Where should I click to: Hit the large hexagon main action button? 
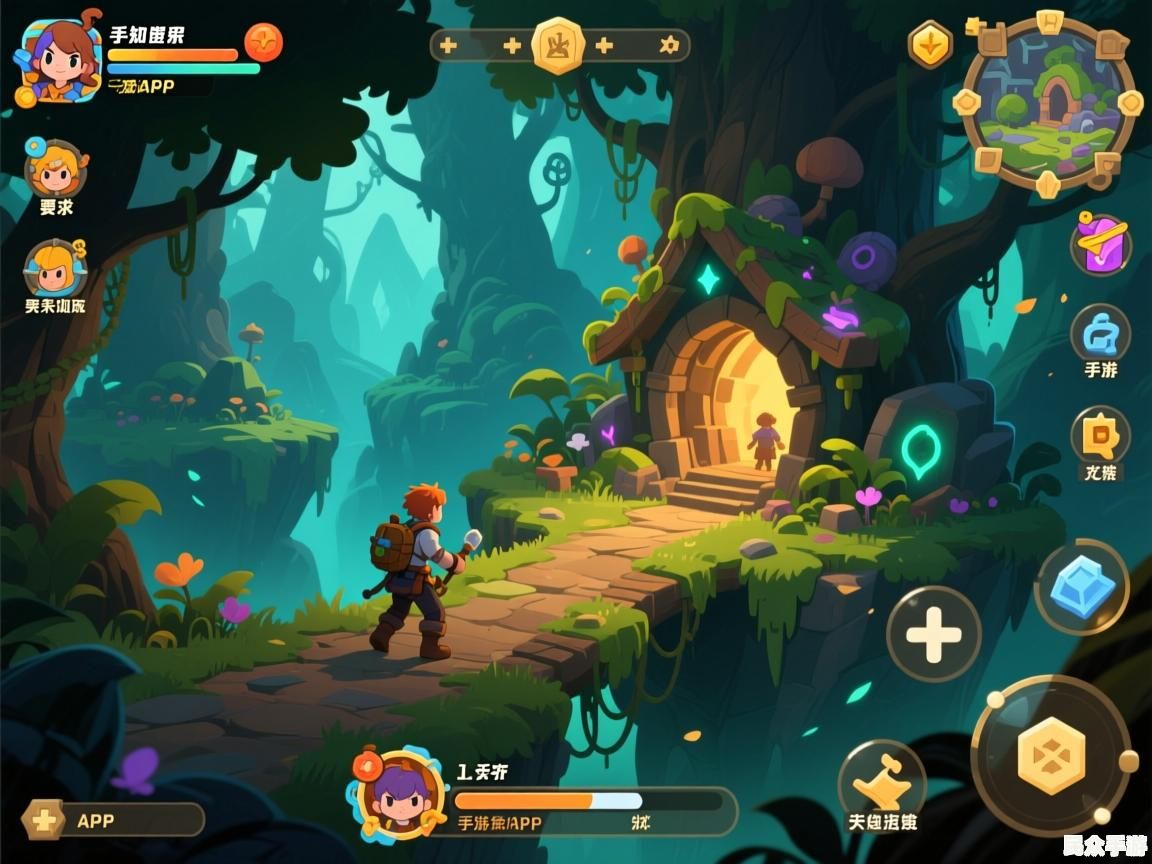pyautogui.click(x=1051, y=755)
